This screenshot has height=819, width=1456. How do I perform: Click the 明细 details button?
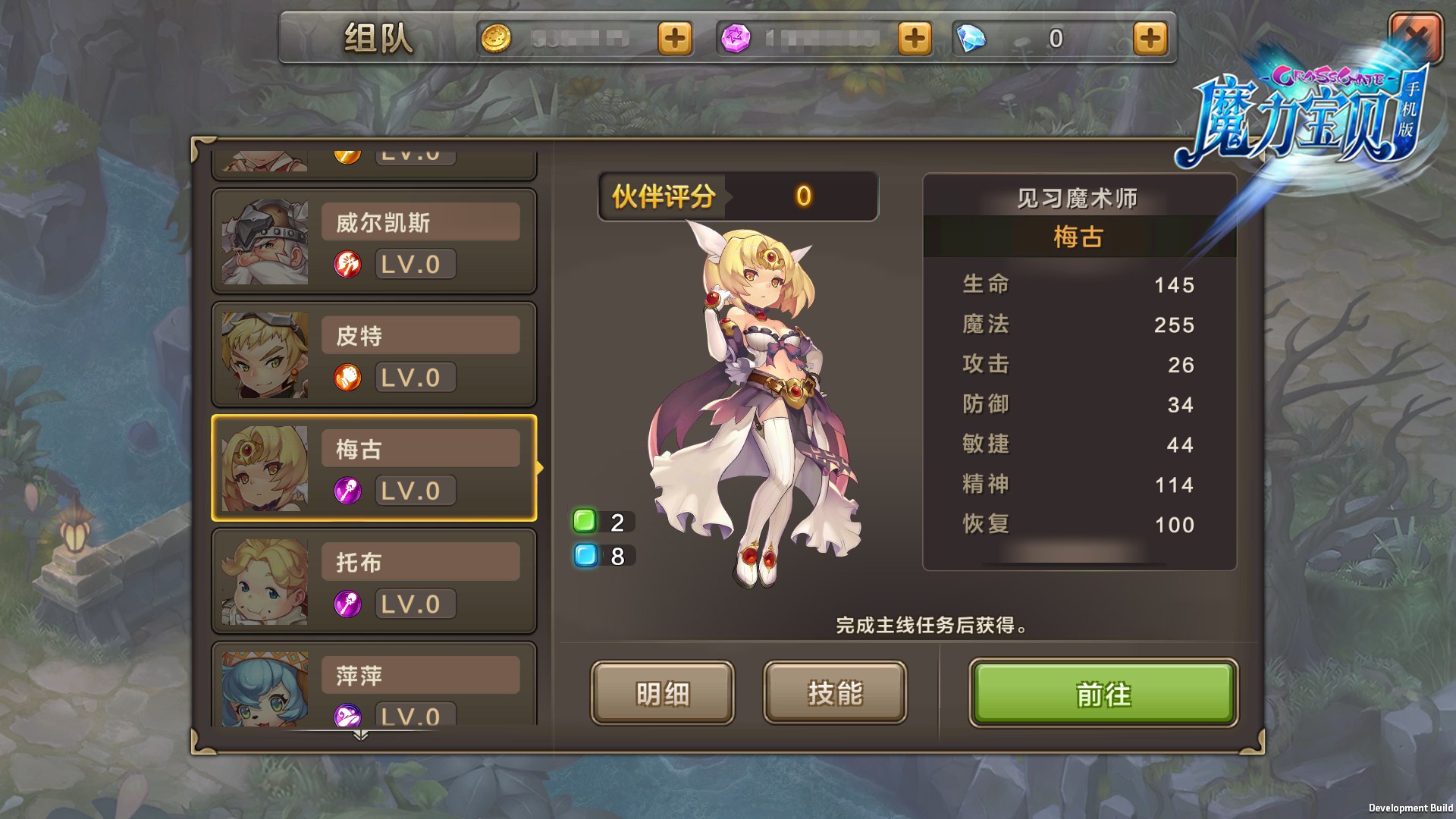click(x=662, y=693)
